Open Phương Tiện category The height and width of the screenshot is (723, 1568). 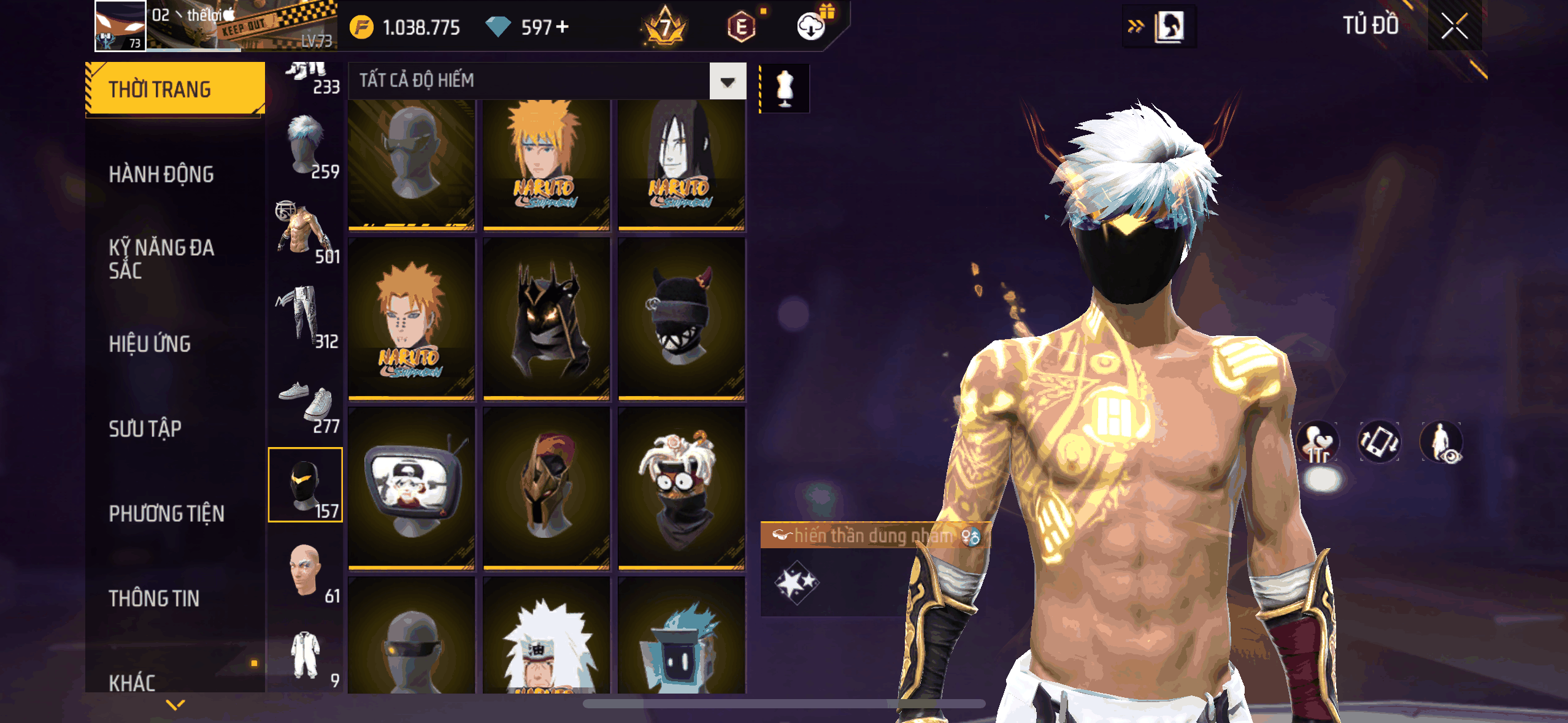tap(166, 513)
